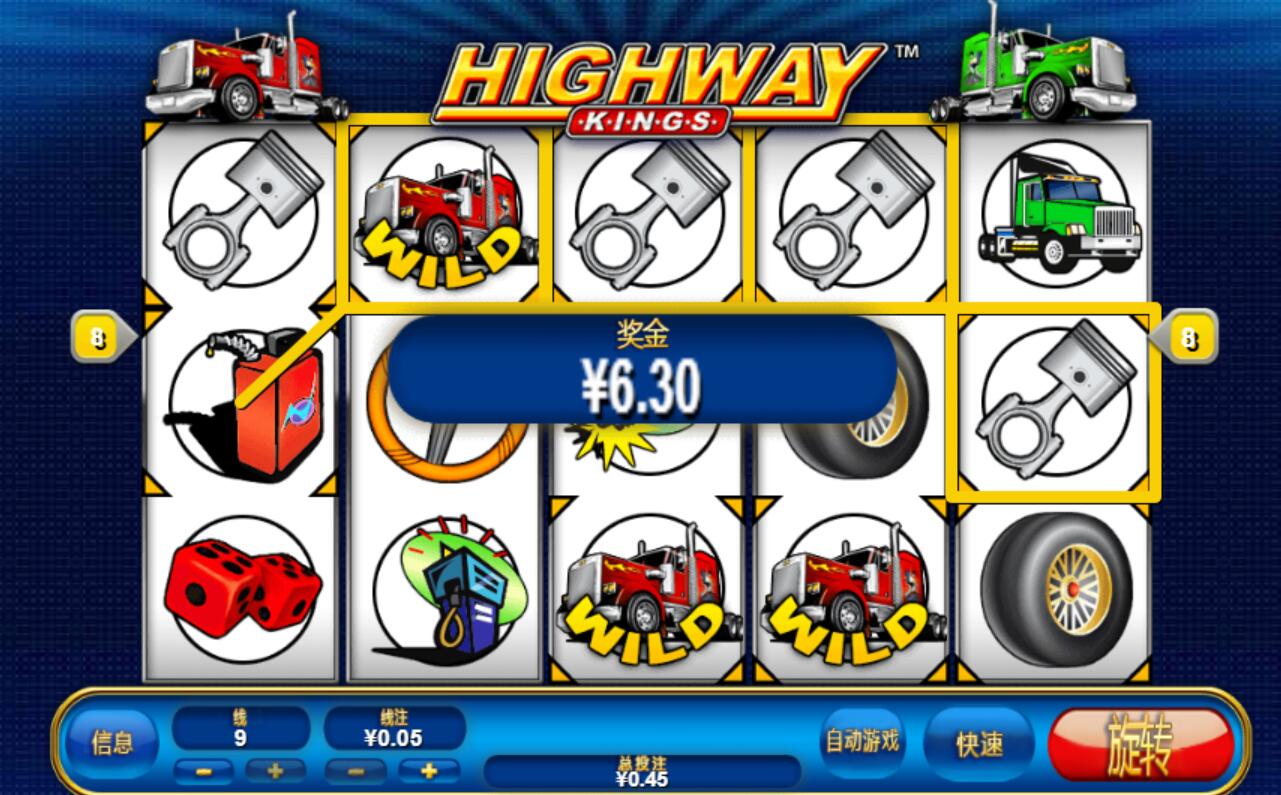Spin the reels with the red 旋转 button
This screenshot has height=795, width=1281.
[1140, 745]
